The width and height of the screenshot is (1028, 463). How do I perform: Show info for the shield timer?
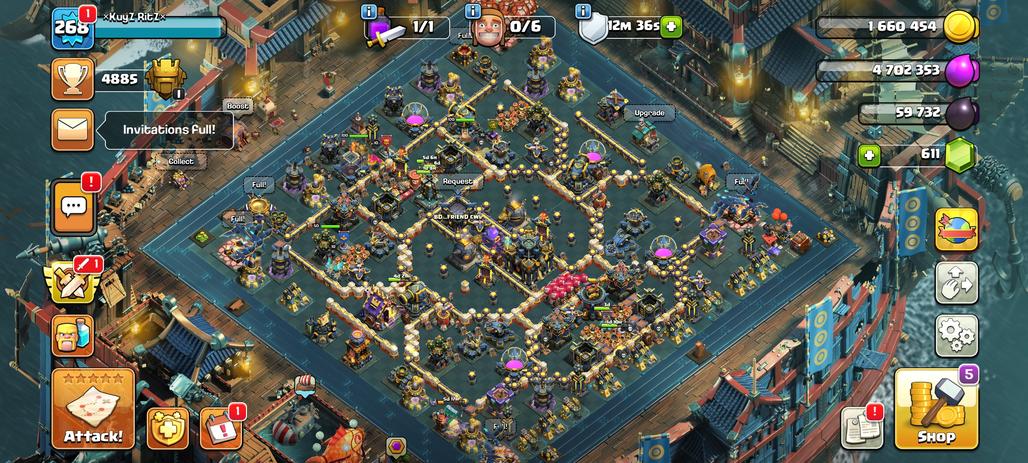[x=583, y=12]
